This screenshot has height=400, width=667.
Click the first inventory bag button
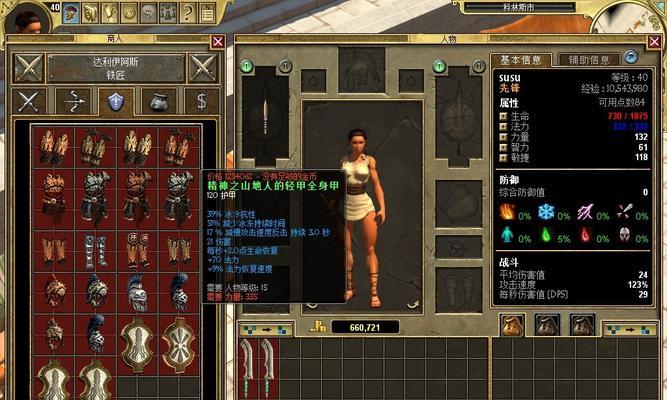pos(513,324)
